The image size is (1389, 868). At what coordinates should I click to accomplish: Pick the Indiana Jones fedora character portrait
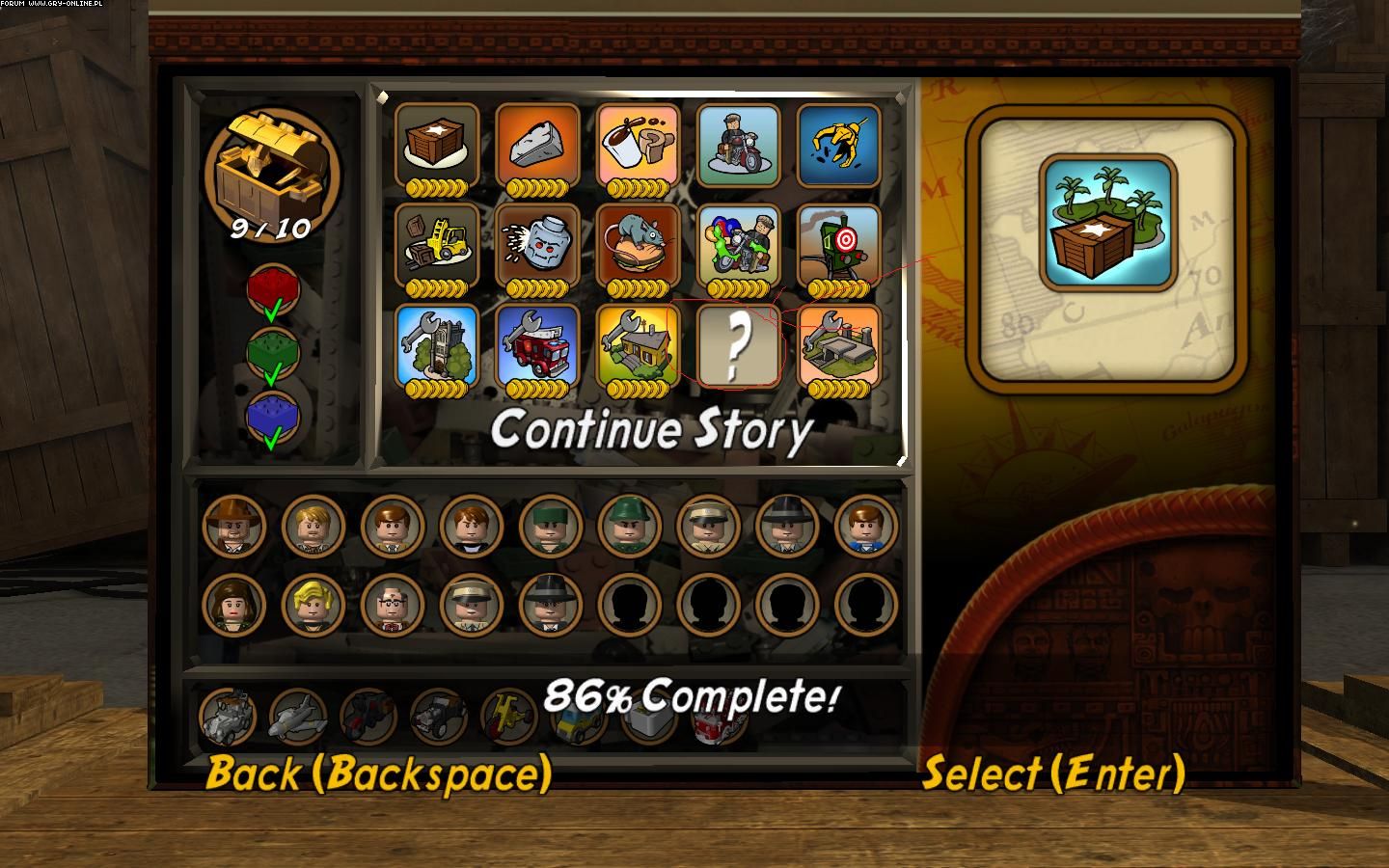click(x=233, y=526)
